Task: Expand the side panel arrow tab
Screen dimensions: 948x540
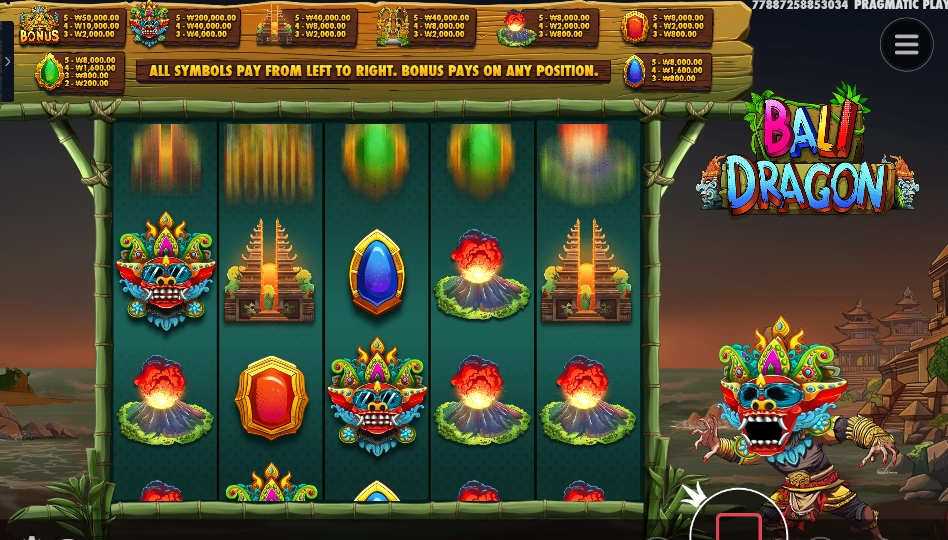Action: [7, 62]
